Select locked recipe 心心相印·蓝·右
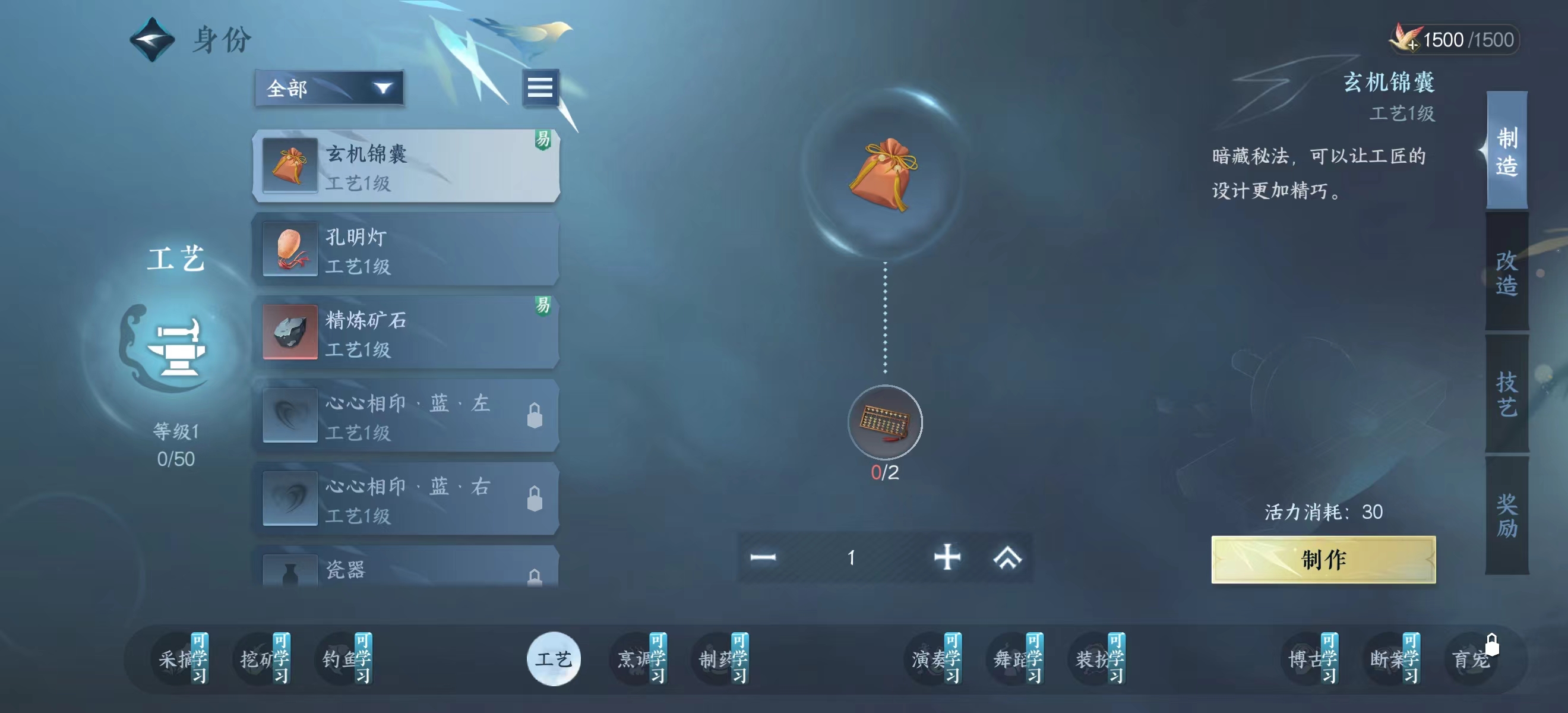The image size is (1568, 713). pyautogui.click(x=406, y=499)
